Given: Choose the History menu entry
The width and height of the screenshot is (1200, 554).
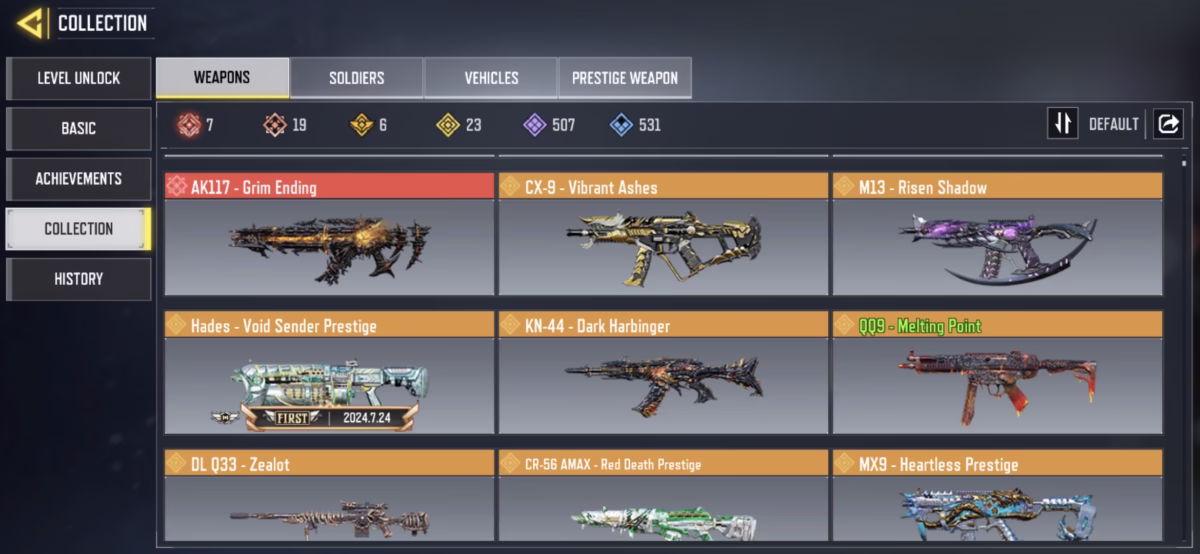Looking at the screenshot, I should [x=78, y=279].
